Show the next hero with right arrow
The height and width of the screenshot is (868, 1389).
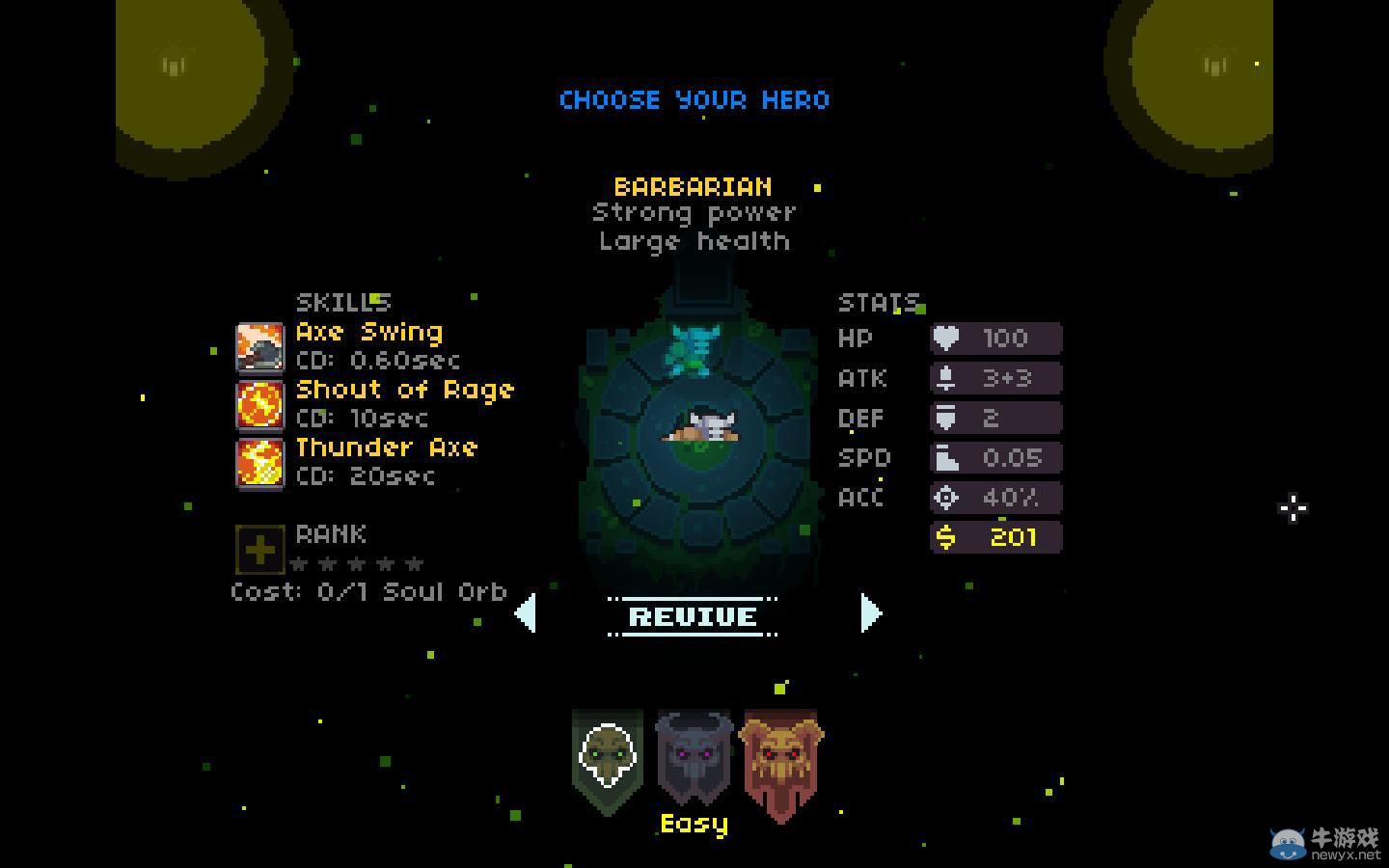point(870,613)
